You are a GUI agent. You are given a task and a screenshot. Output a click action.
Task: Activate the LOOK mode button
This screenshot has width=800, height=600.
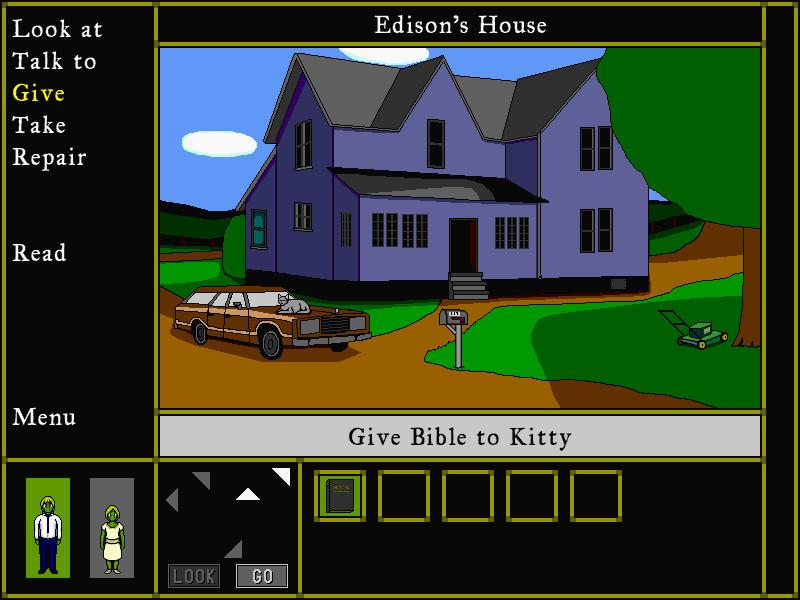[x=194, y=576]
